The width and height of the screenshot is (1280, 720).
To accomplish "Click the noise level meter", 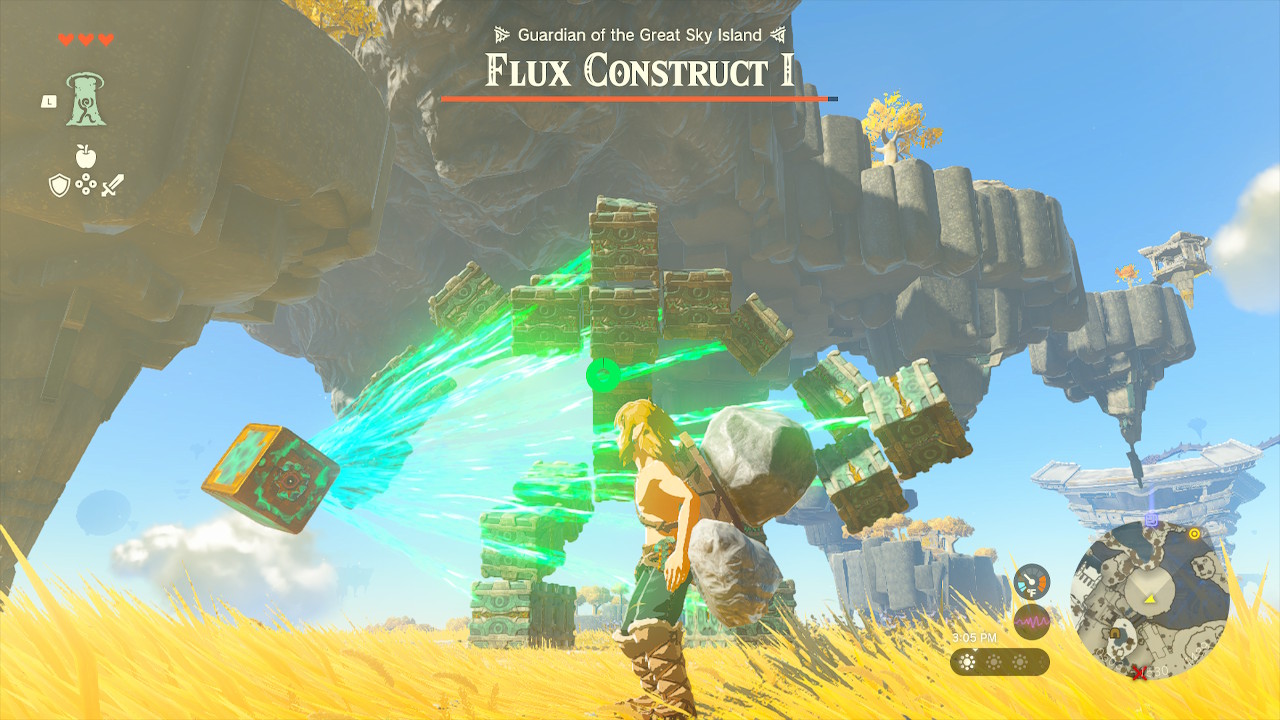I will tap(1031, 622).
